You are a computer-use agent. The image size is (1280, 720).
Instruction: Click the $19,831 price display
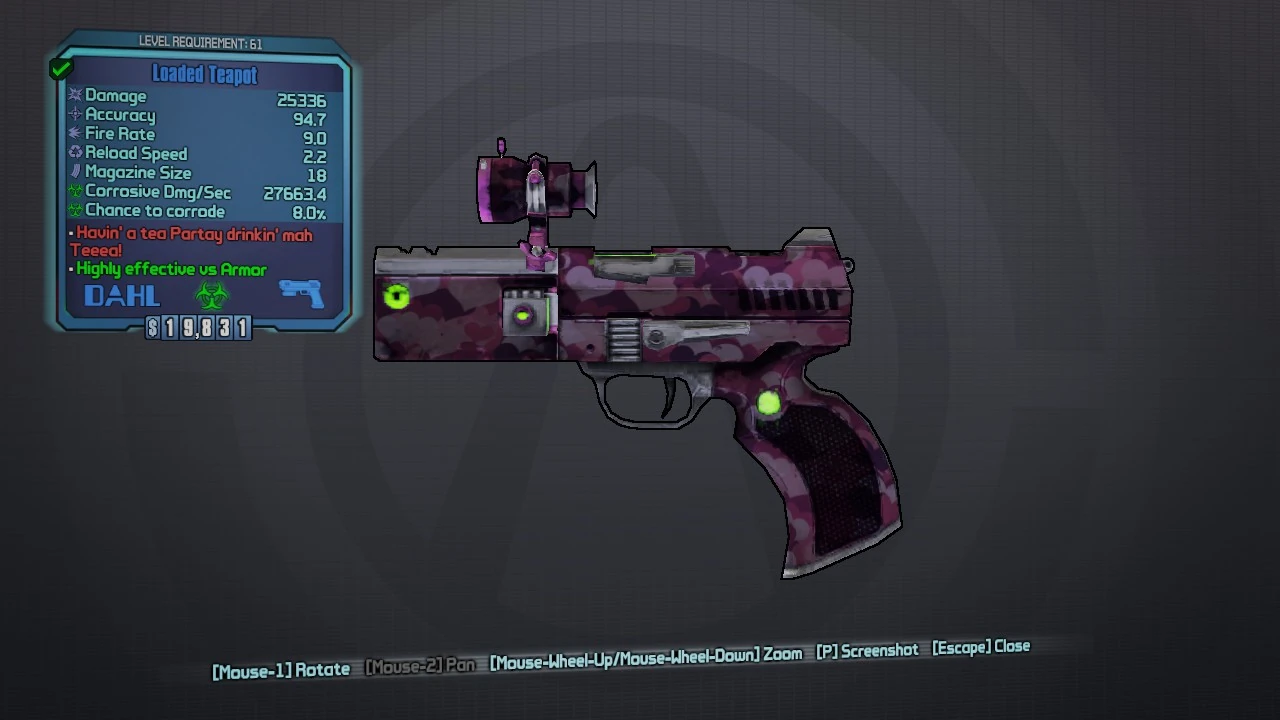[x=200, y=328]
